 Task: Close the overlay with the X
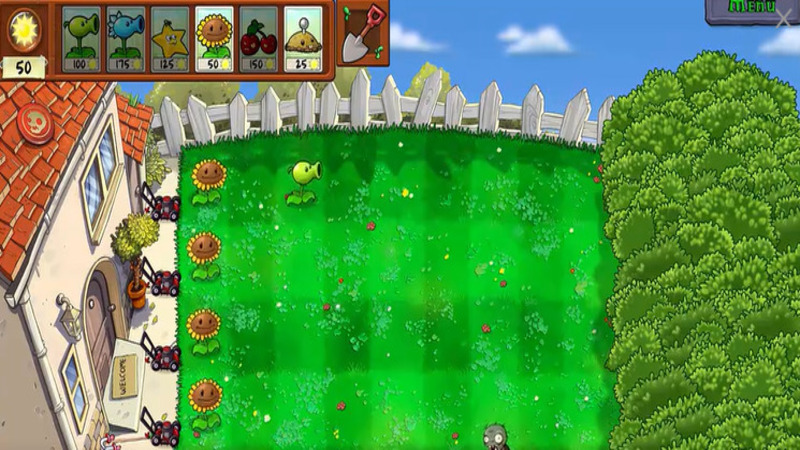click(783, 19)
